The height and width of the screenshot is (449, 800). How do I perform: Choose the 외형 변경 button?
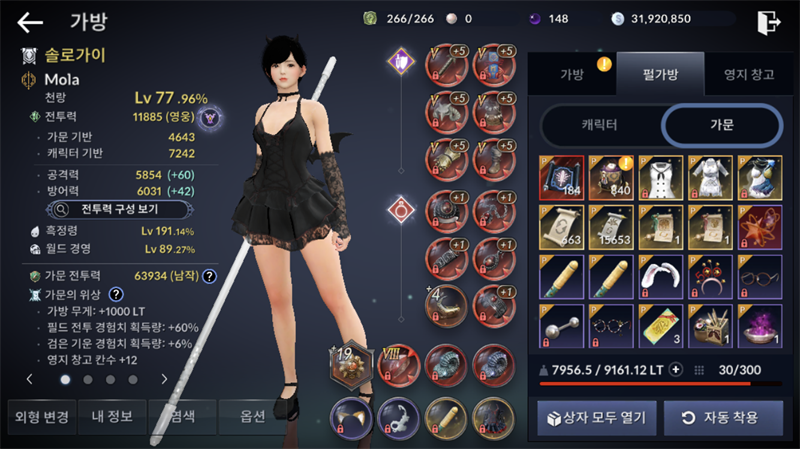[39, 417]
